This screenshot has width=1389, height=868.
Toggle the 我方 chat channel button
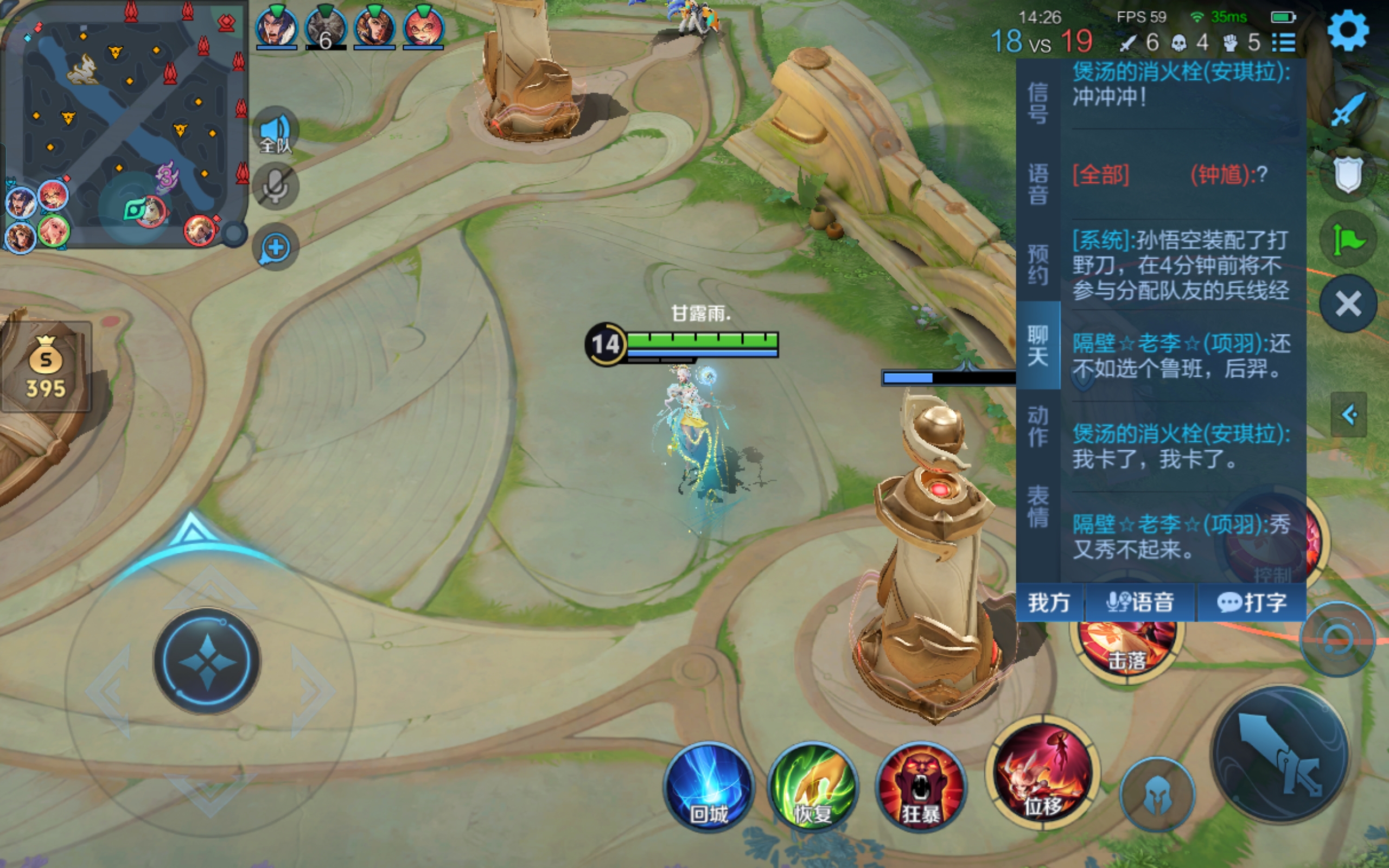coord(1049,602)
